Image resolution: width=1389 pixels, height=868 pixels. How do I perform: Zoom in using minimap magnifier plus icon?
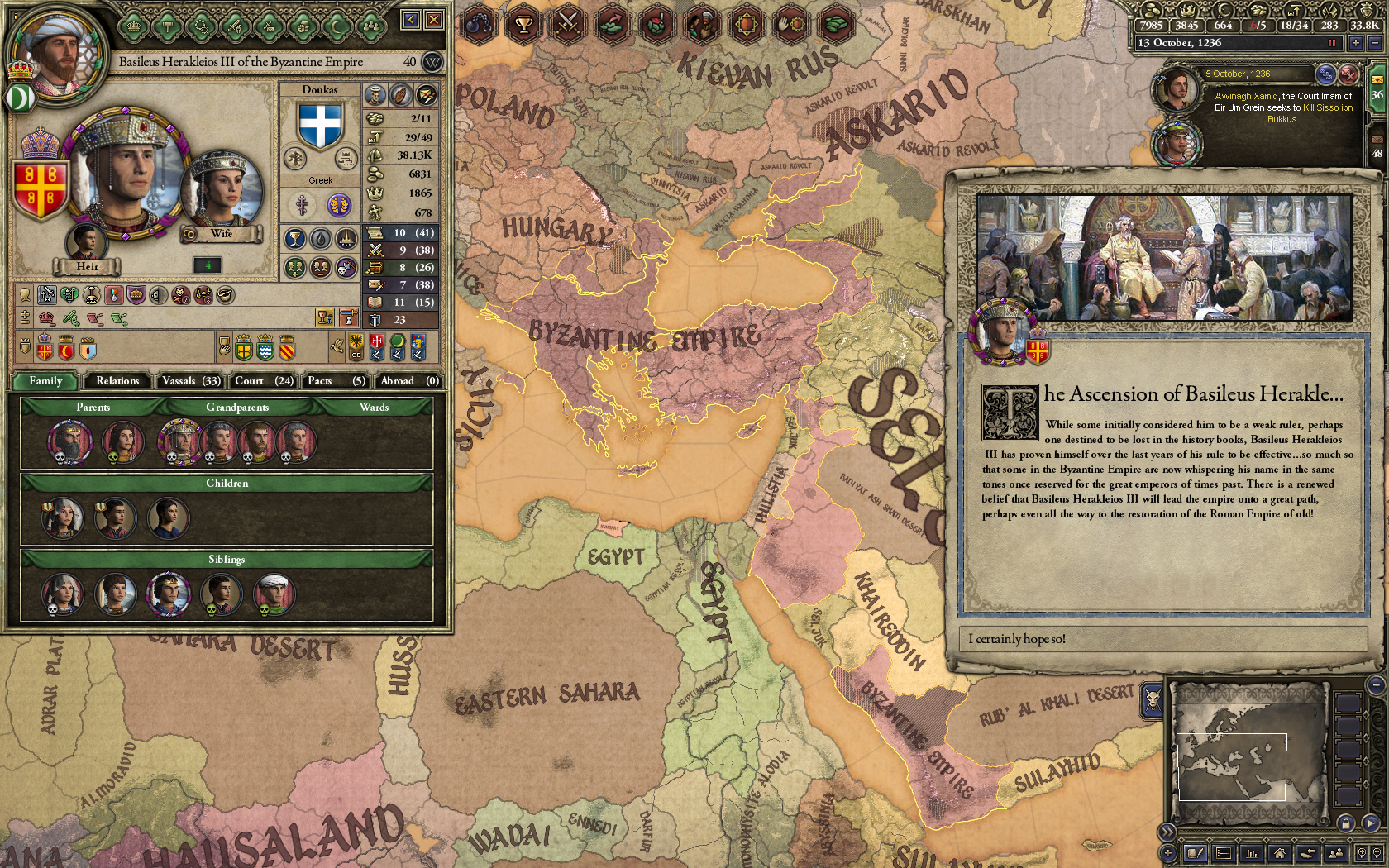pos(1363,852)
